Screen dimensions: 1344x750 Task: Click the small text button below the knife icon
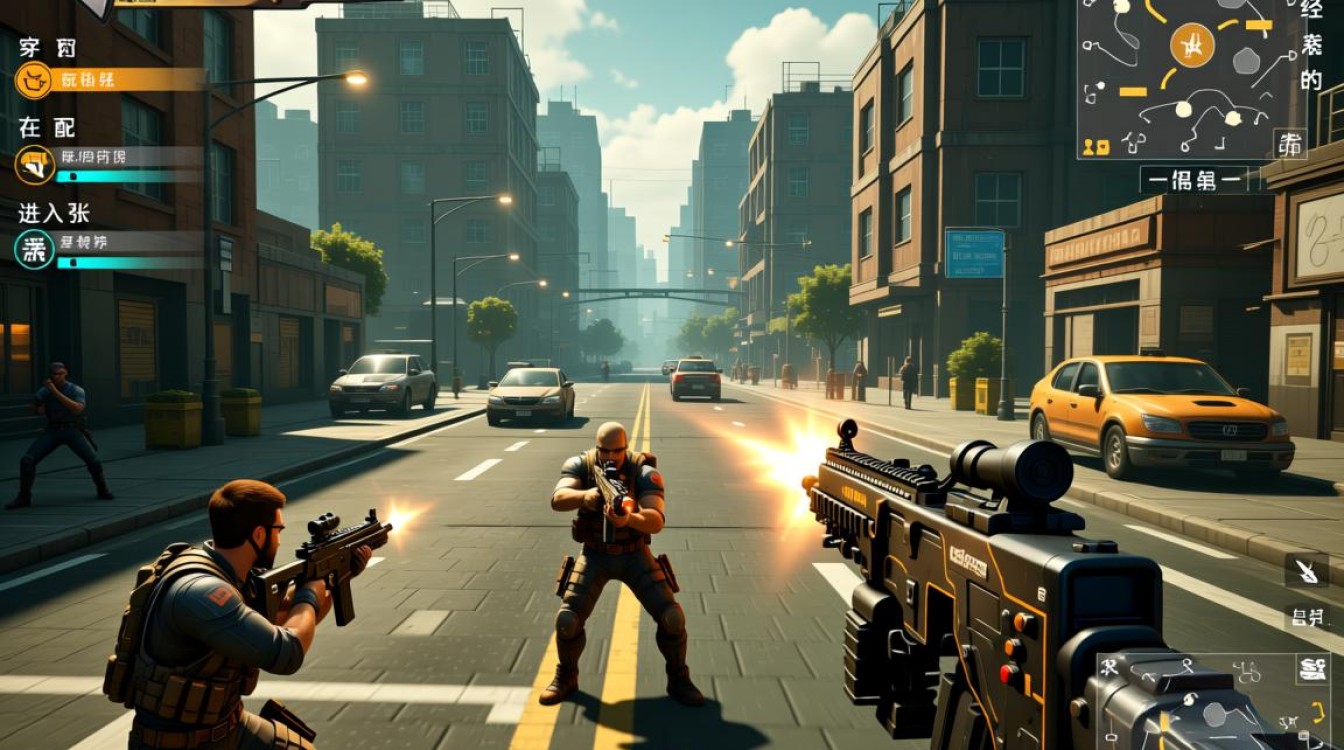[1306, 616]
